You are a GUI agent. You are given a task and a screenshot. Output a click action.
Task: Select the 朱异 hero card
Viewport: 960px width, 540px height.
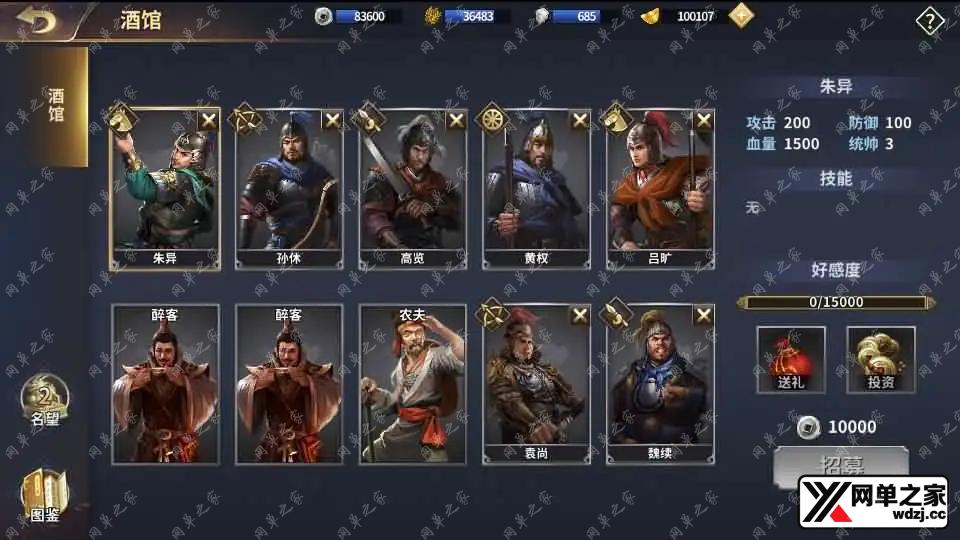click(x=164, y=188)
